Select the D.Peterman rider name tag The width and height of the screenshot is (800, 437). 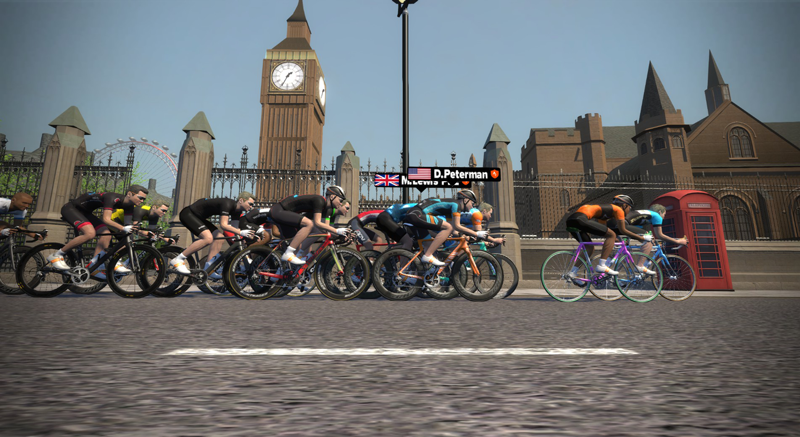pyautogui.click(x=453, y=173)
